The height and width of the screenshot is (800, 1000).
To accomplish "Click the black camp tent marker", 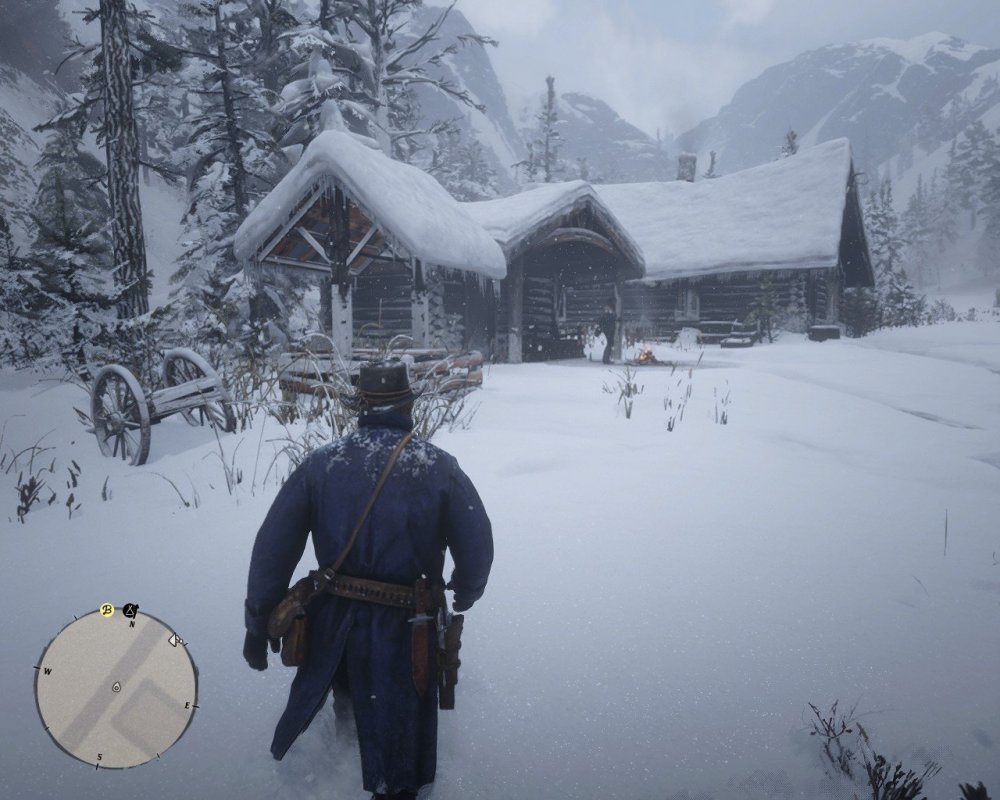I will (130, 610).
